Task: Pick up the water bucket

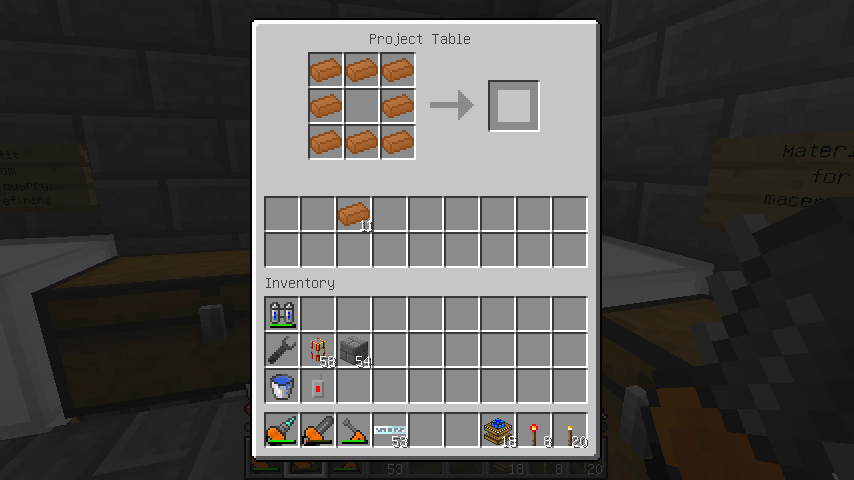Action: pyautogui.click(x=282, y=386)
